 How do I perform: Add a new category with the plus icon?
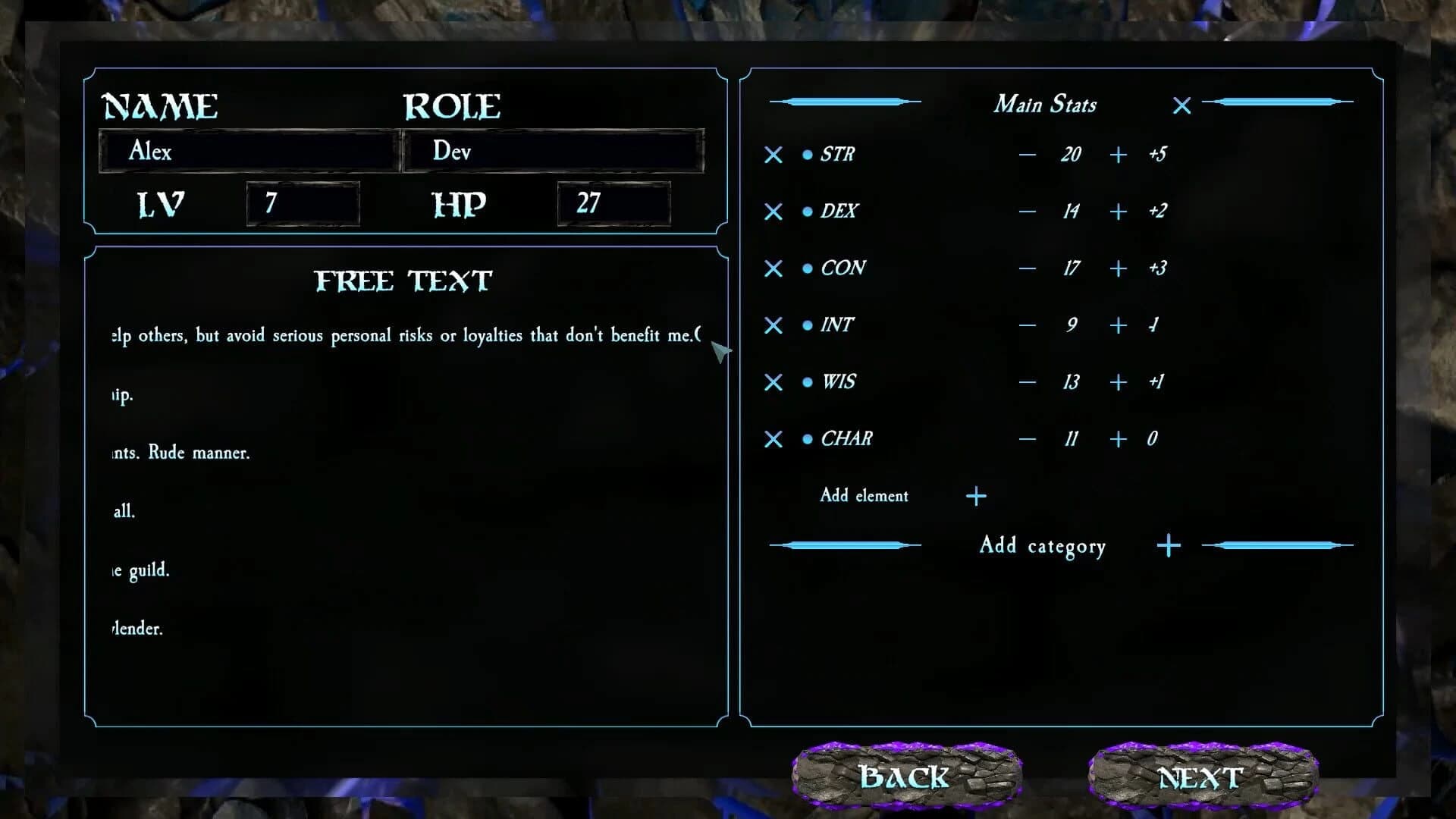[1168, 544]
